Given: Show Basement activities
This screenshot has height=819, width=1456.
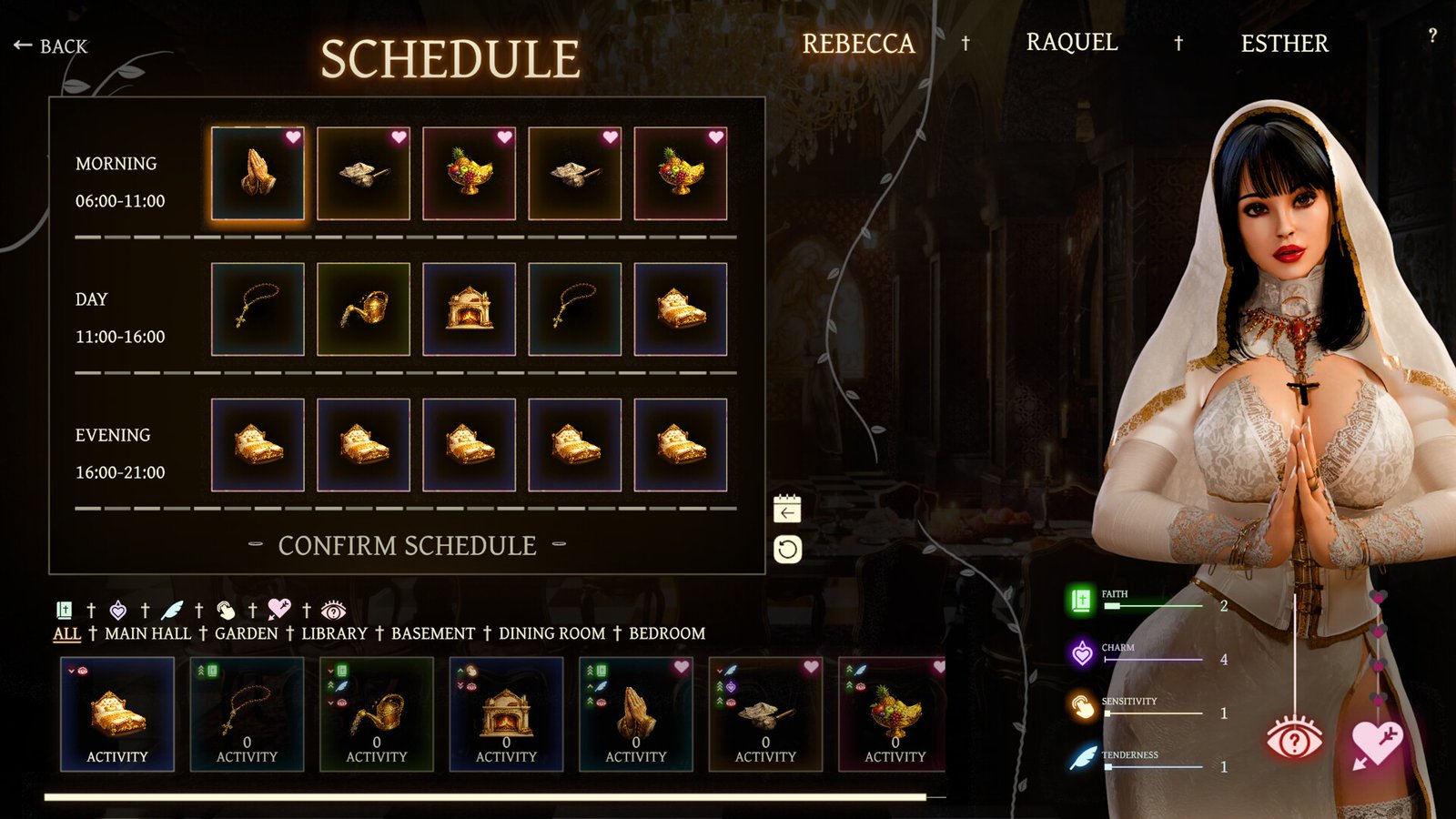Looking at the screenshot, I should coord(432,633).
